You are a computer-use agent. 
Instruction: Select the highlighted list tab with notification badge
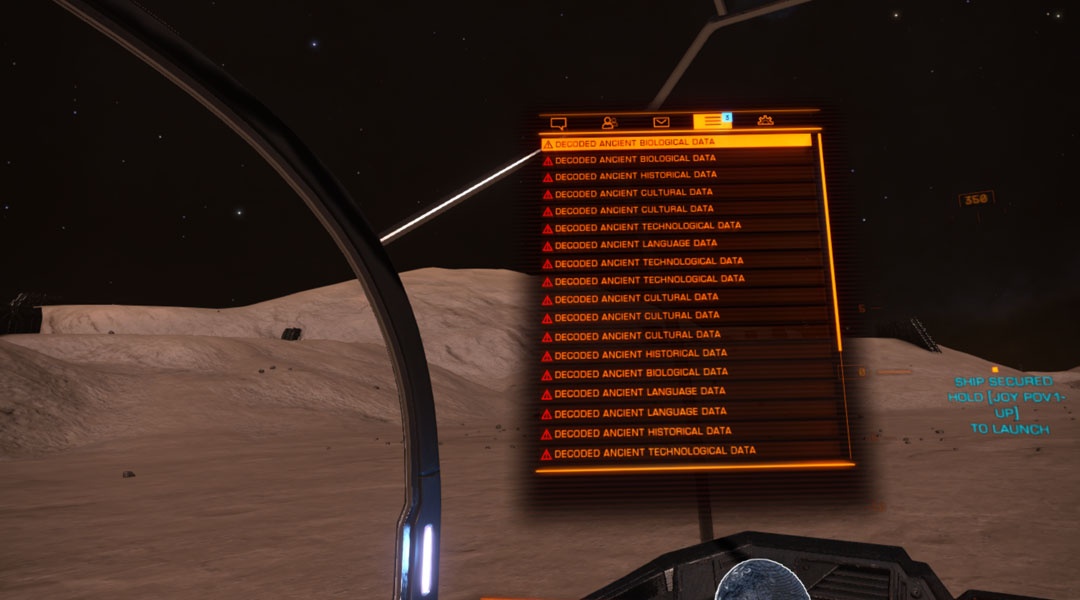click(x=712, y=121)
